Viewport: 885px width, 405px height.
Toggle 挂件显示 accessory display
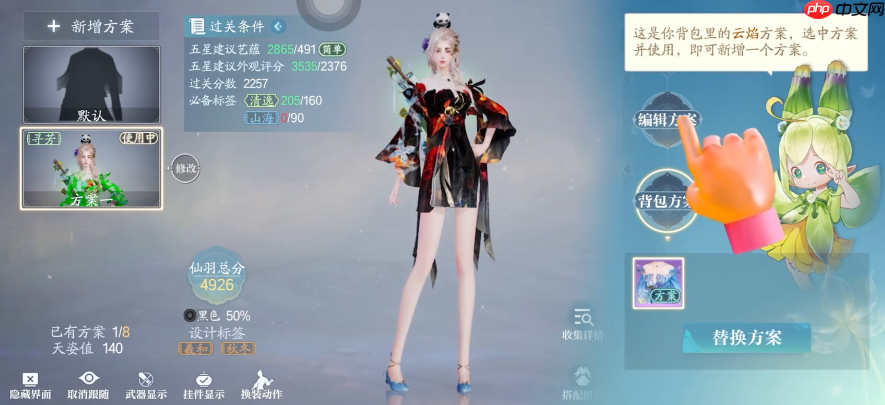[x=203, y=385]
